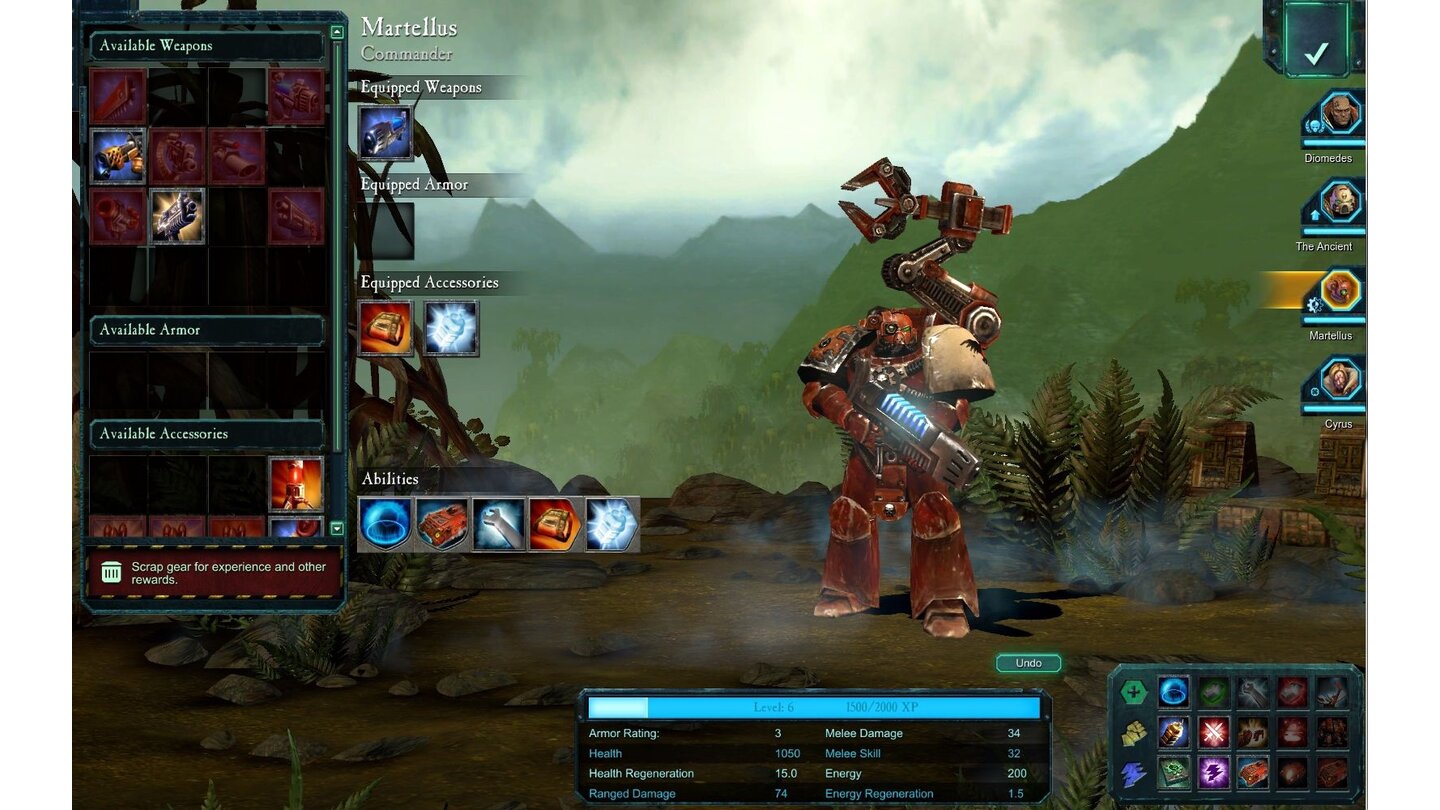
Task: Select the crossed swords icon in inventory grid
Action: [1213, 734]
